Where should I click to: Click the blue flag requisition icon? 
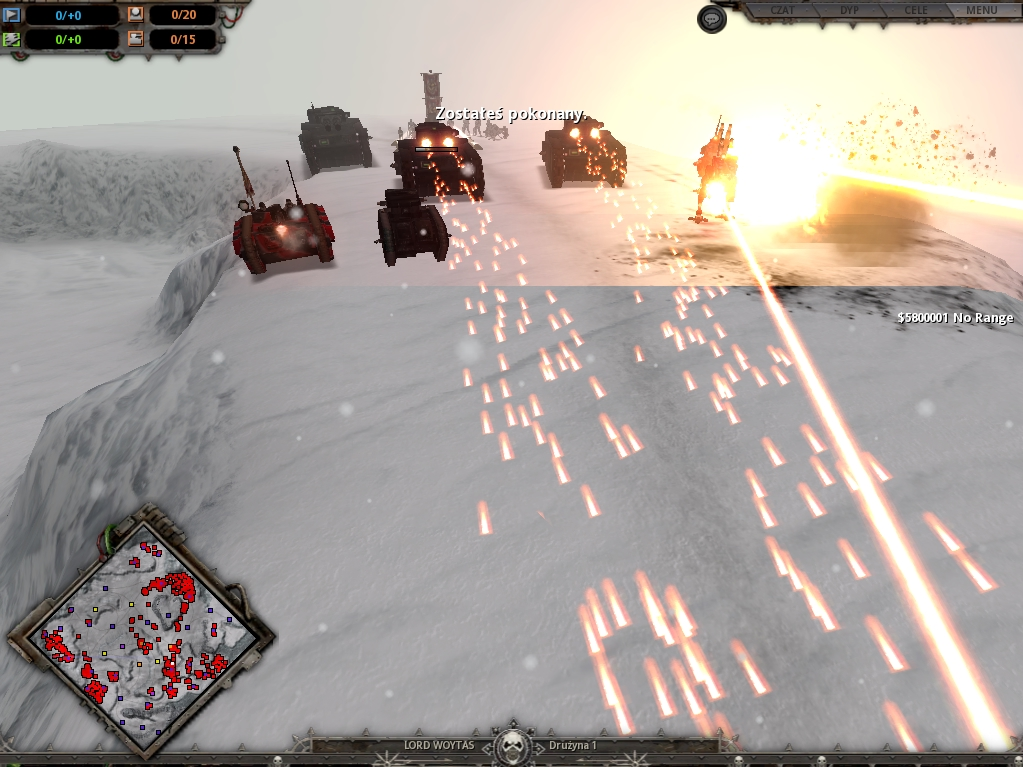click(x=12, y=15)
